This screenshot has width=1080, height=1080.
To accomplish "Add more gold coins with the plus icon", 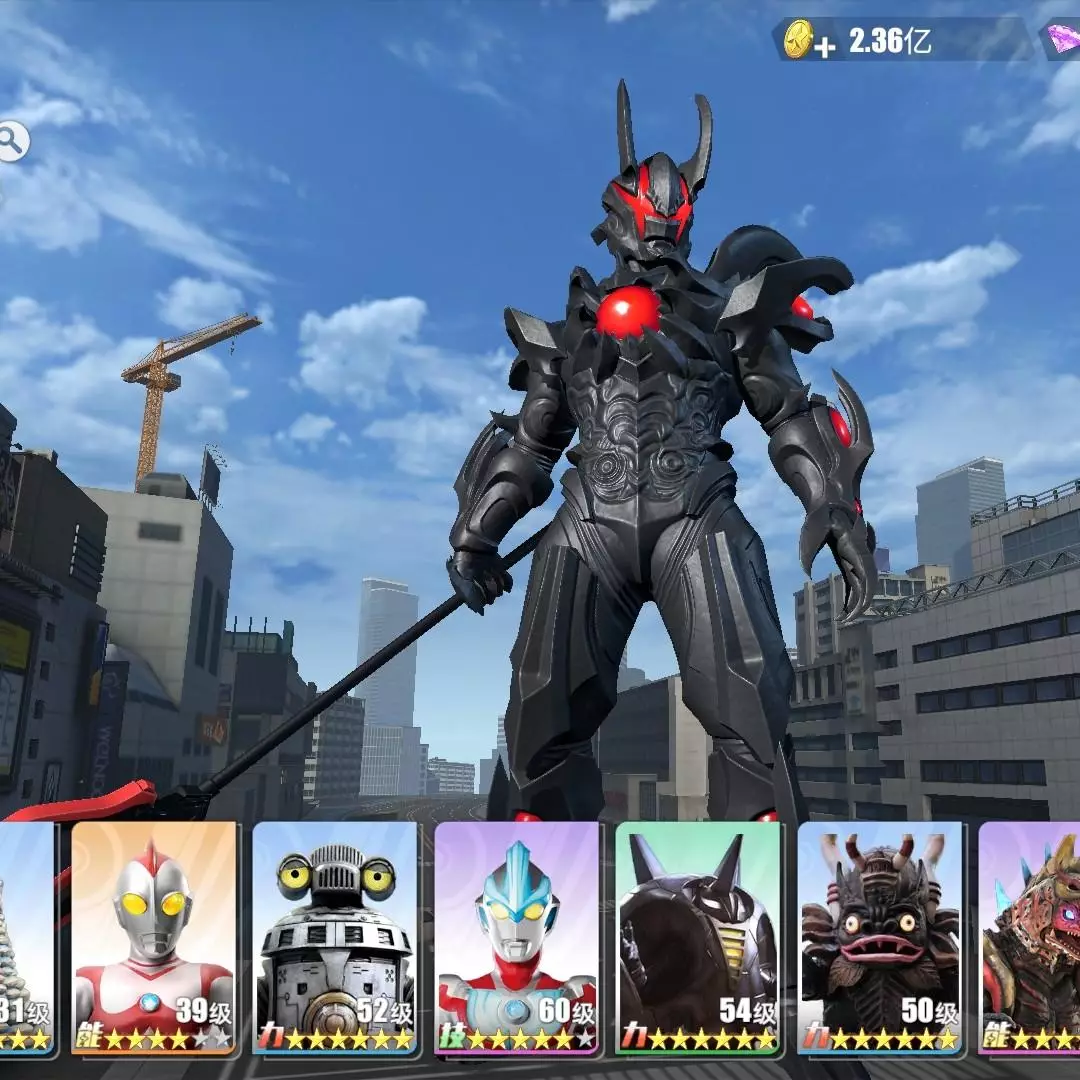I will click(823, 48).
